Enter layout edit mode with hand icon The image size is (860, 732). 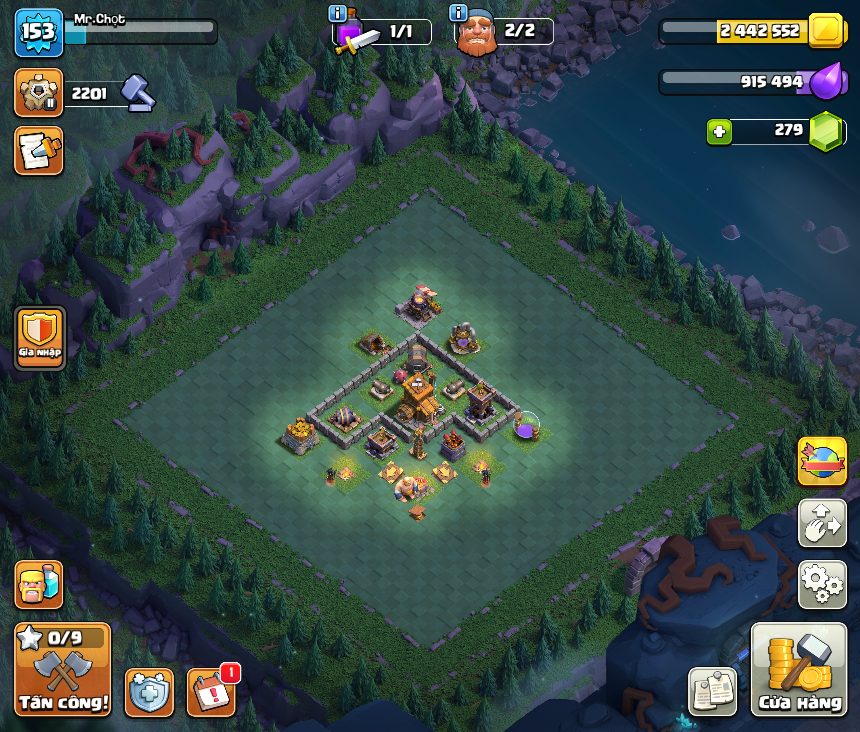tap(822, 524)
